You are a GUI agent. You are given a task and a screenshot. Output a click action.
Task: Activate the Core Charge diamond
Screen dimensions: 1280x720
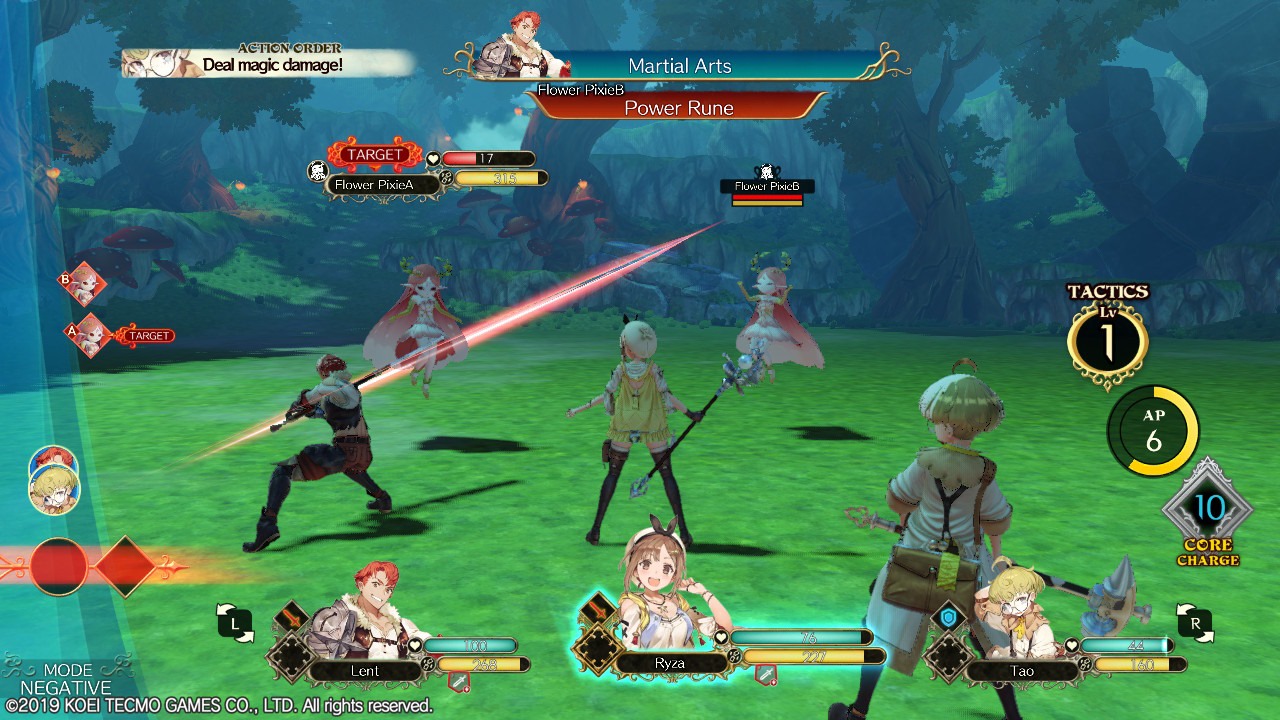tap(1207, 510)
